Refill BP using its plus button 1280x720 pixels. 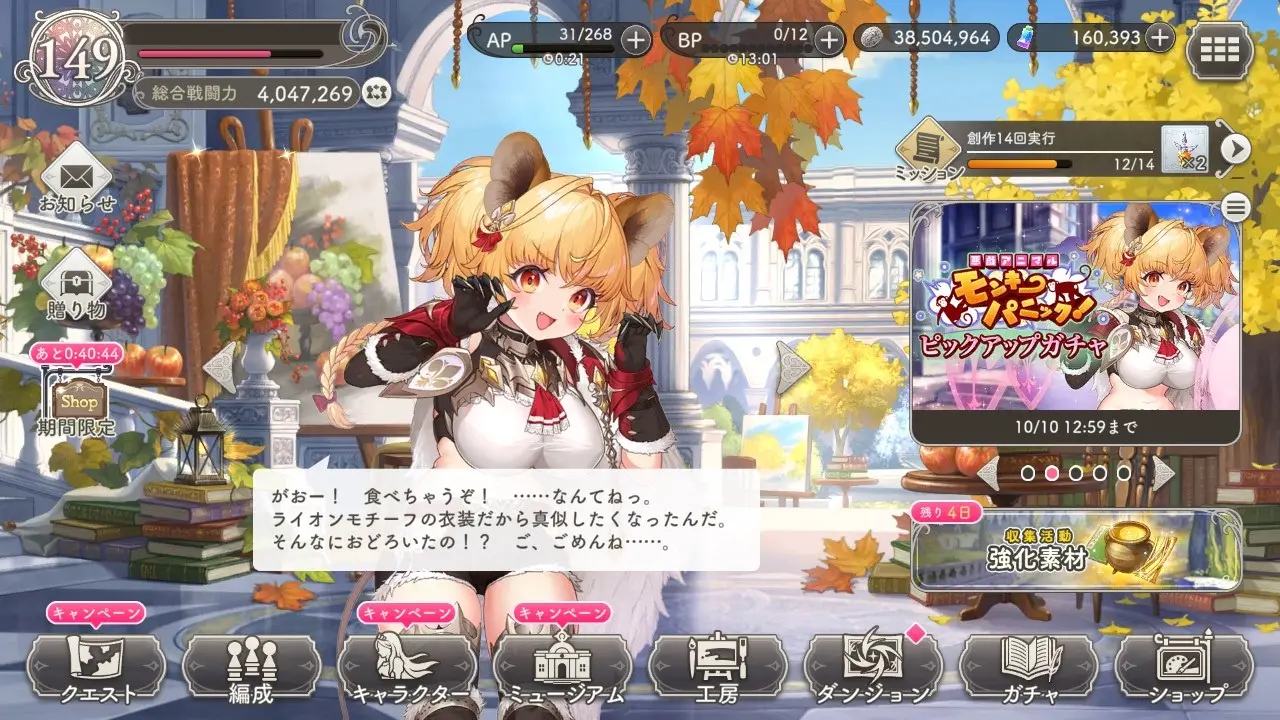(828, 39)
